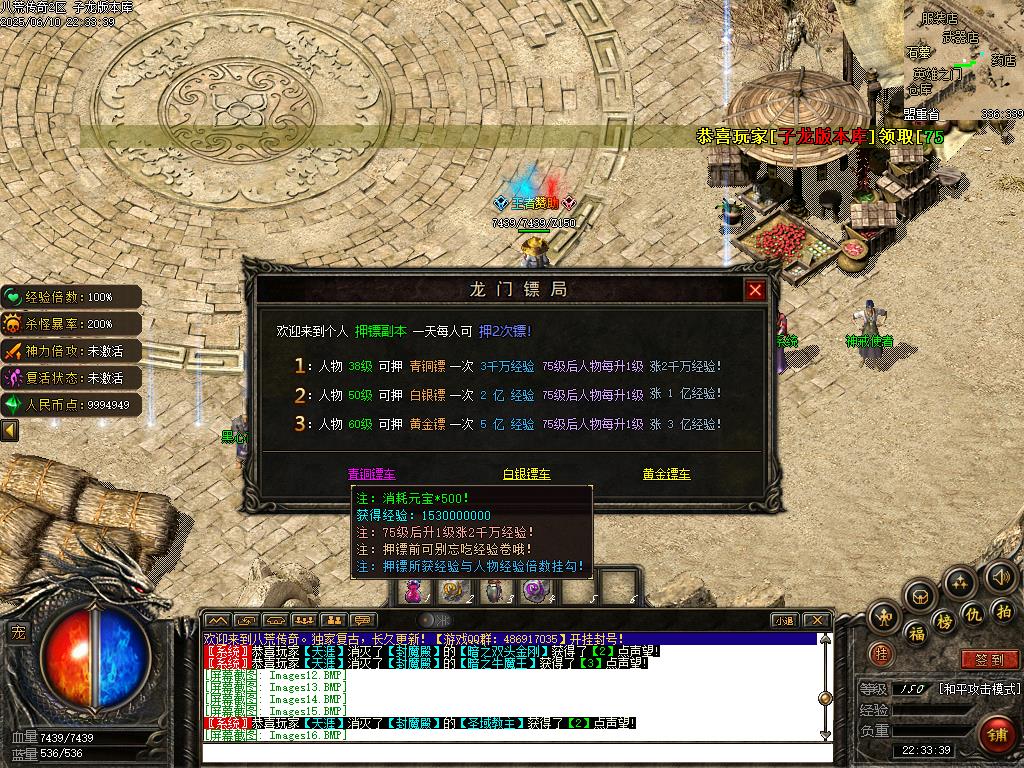Collapse the status panel with the yellow arrow
Screen dimensions: 1024x768
[x=10, y=430]
